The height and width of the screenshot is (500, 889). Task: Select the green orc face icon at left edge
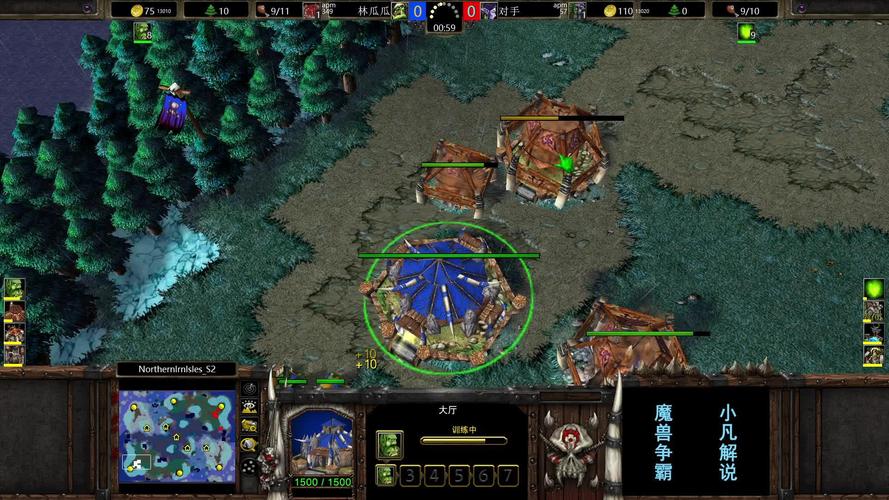pos(13,289)
